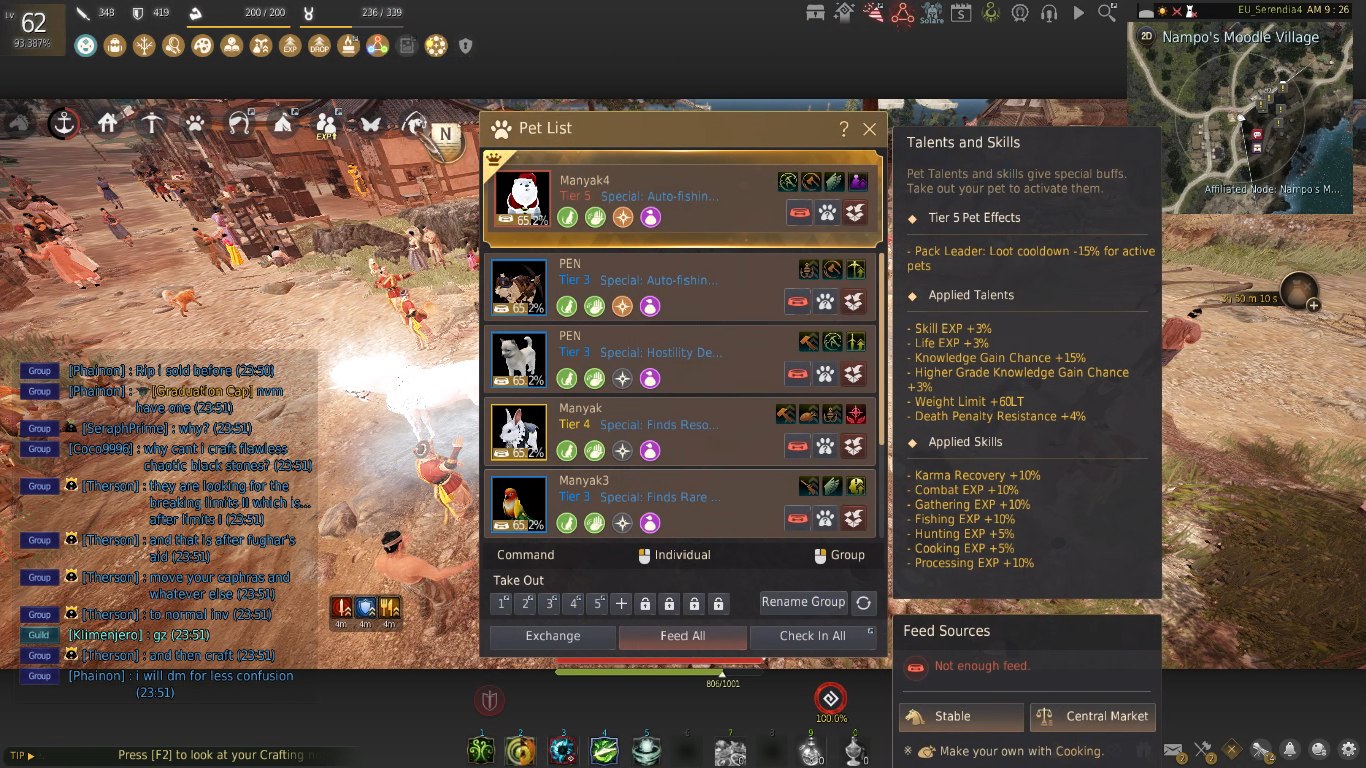Click the black spirit summon icon
Viewport: 1366px width, 768px height.
coord(830,698)
